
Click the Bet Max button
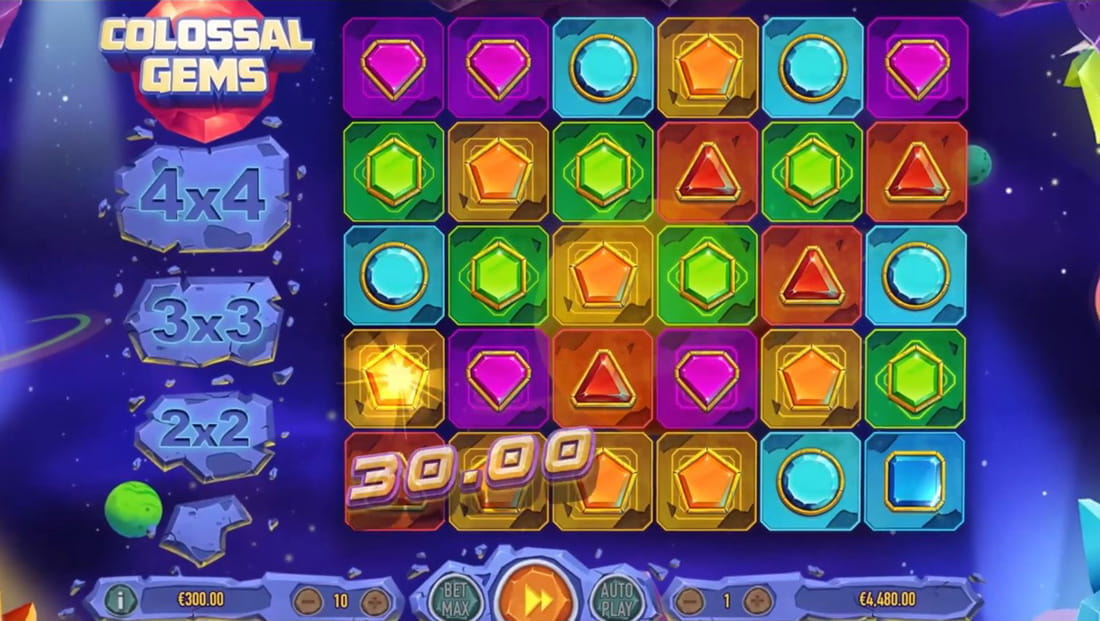pos(454,600)
